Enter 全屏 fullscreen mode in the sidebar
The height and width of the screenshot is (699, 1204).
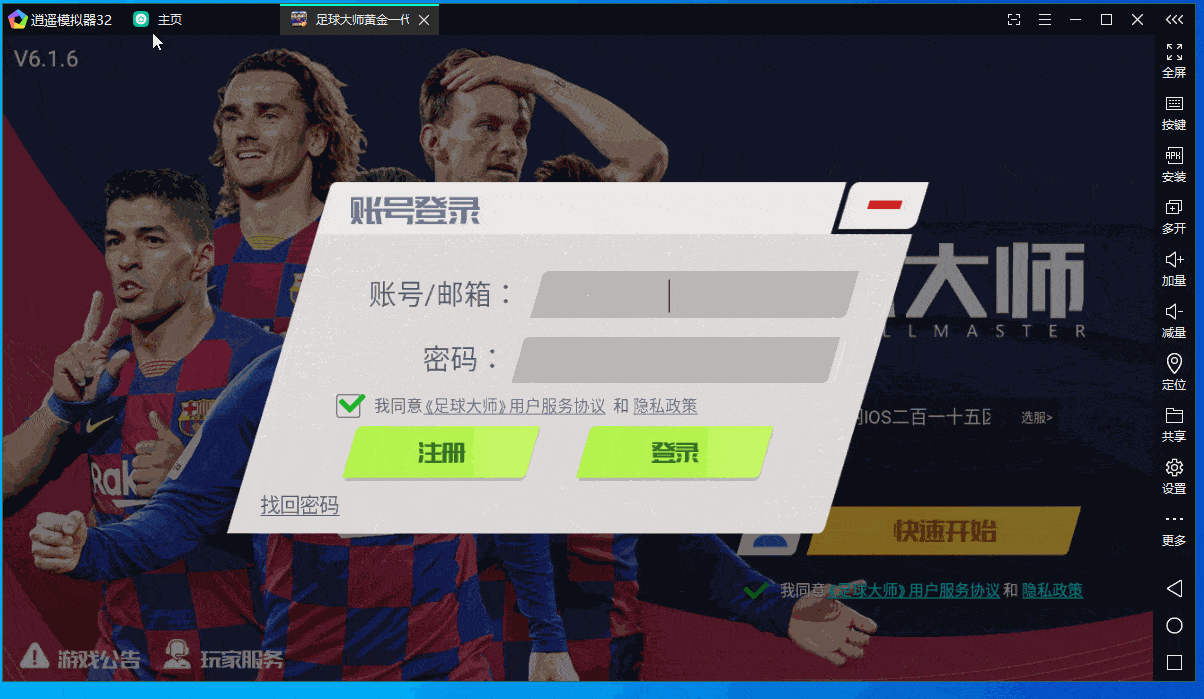coord(1174,60)
